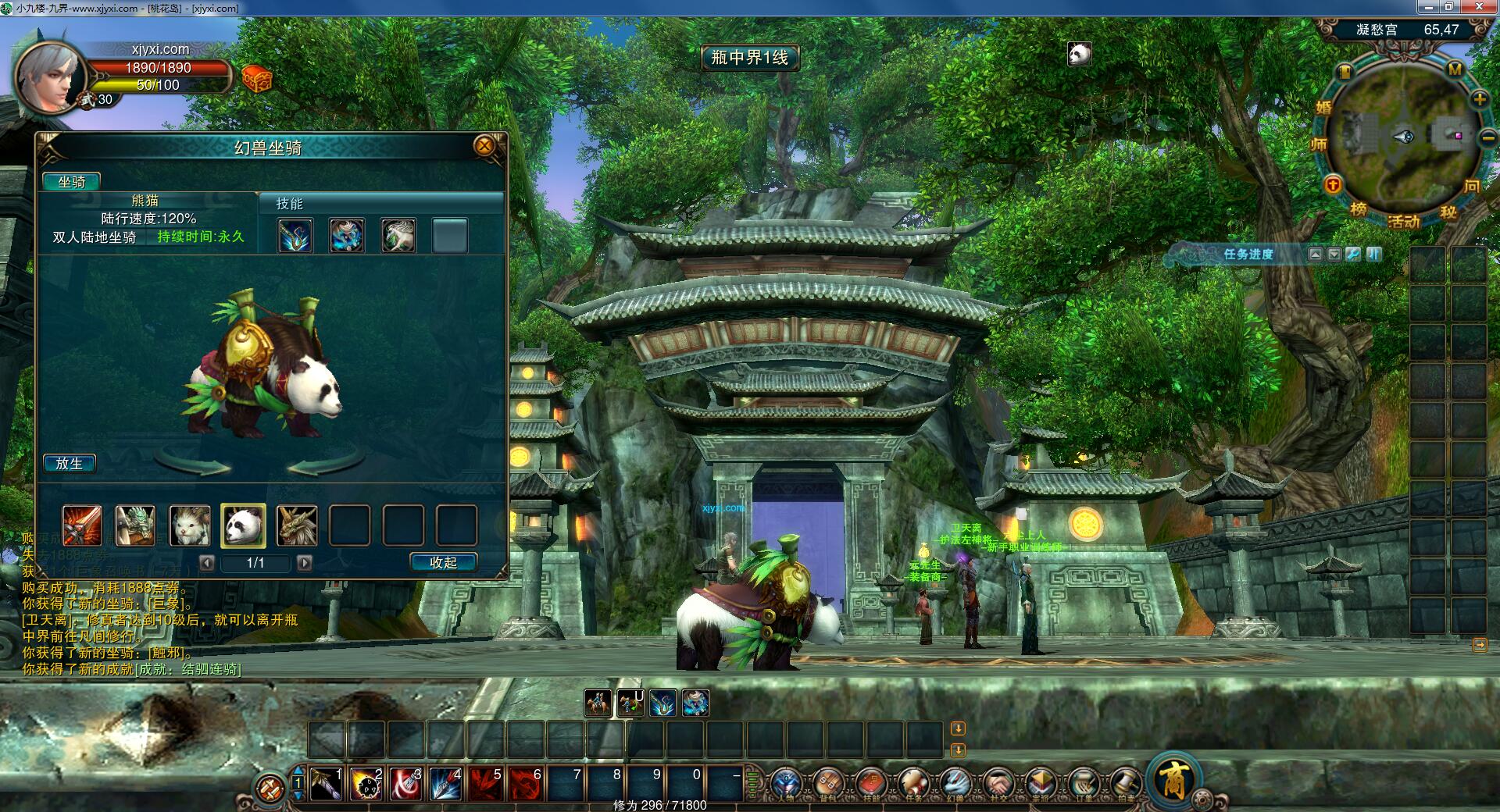
Task: Close the 幻兽坐骑 mount window
Action: tap(484, 146)
